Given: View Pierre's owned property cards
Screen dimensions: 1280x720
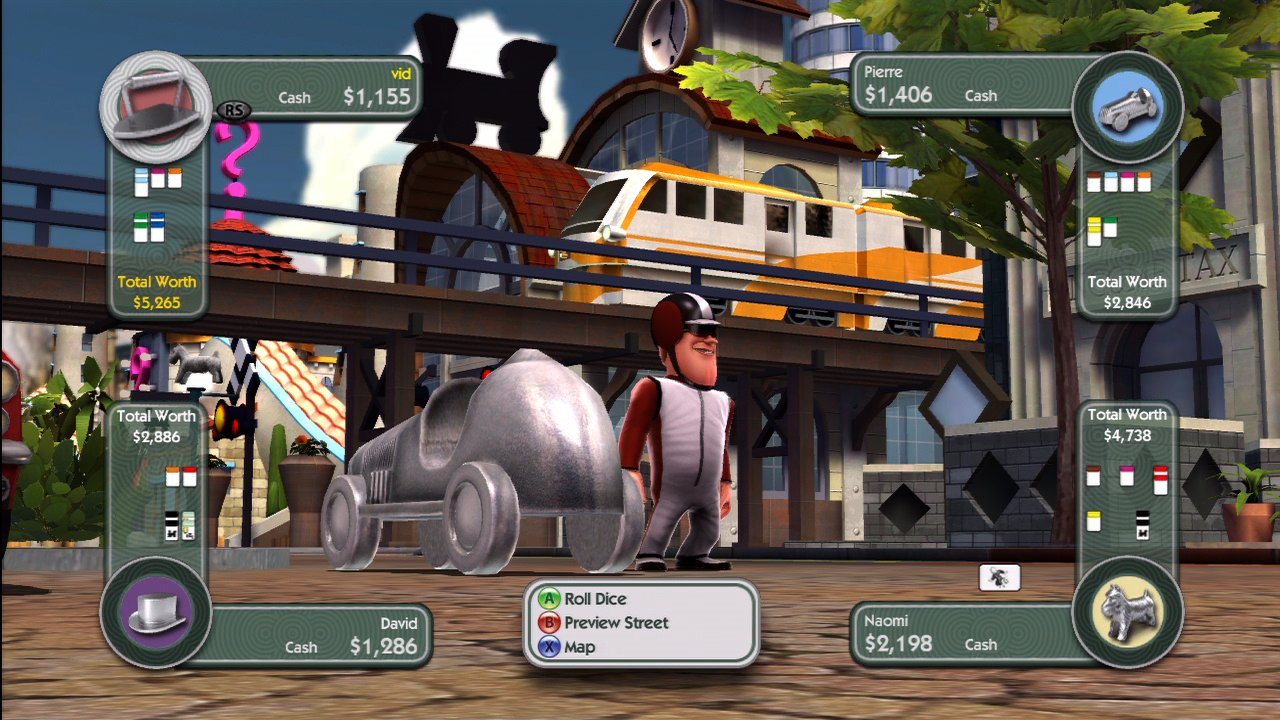Looking at the screenshot, I should [x=1120, y=205].
